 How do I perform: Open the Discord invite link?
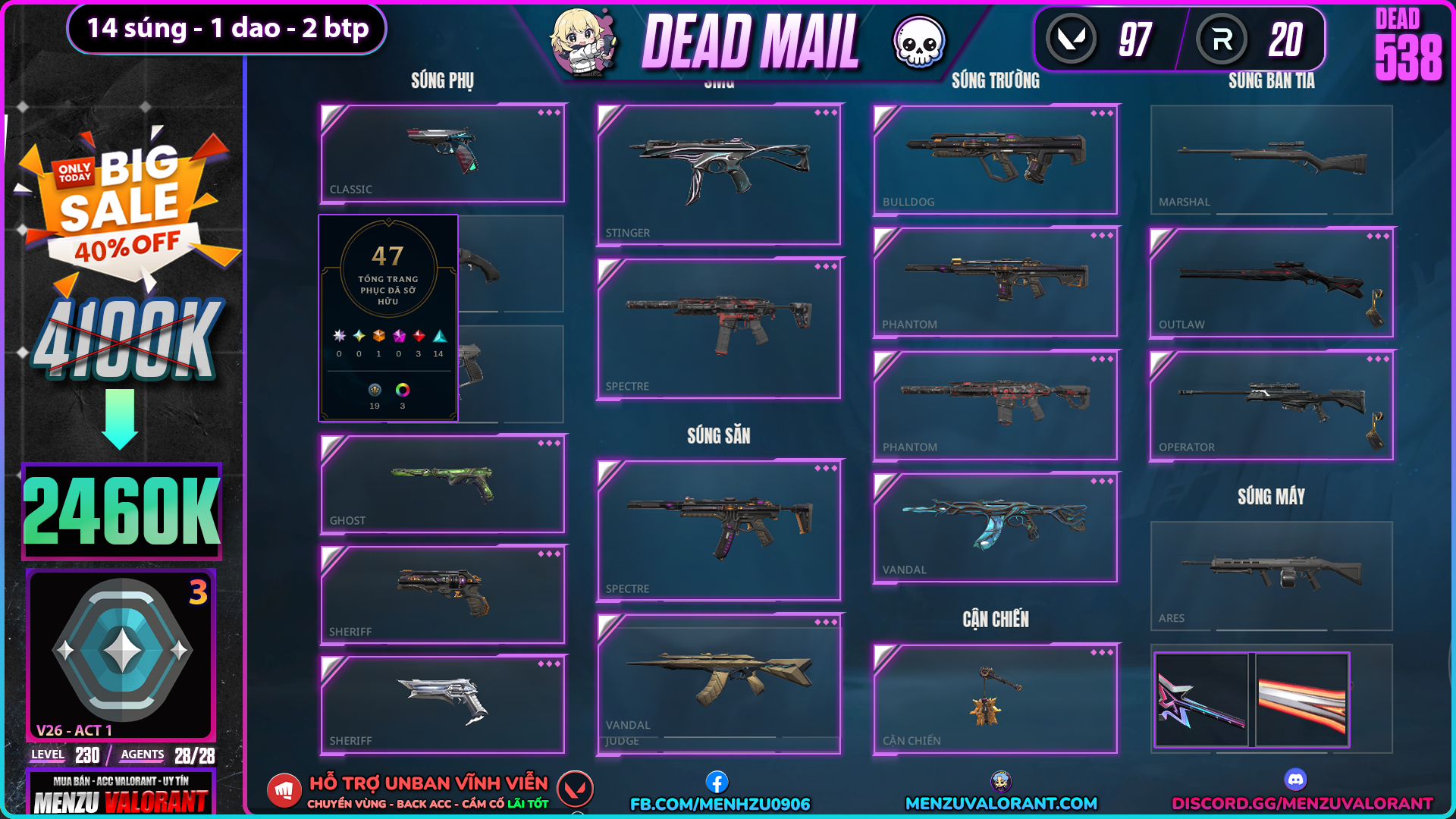1302,803
